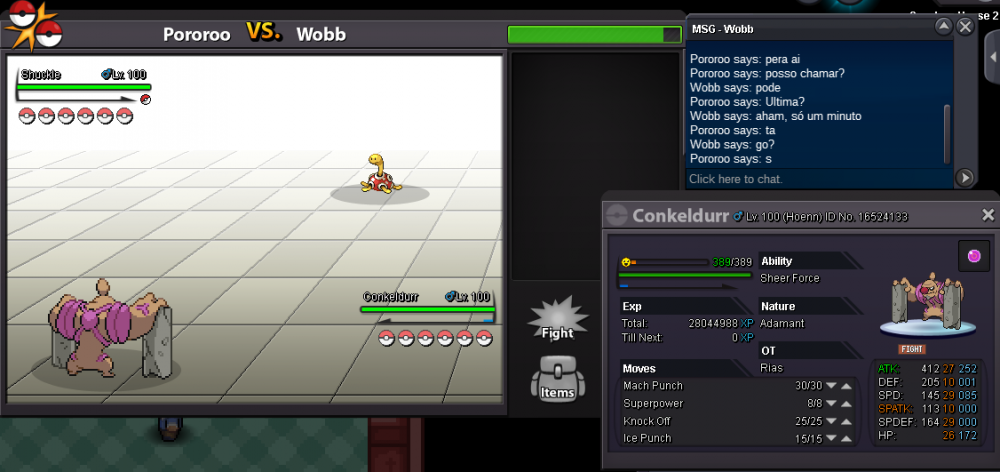The width and height of the screenshot is (1000, 472).
Task: Open the Fight move menu
Action: coord(557,318)
